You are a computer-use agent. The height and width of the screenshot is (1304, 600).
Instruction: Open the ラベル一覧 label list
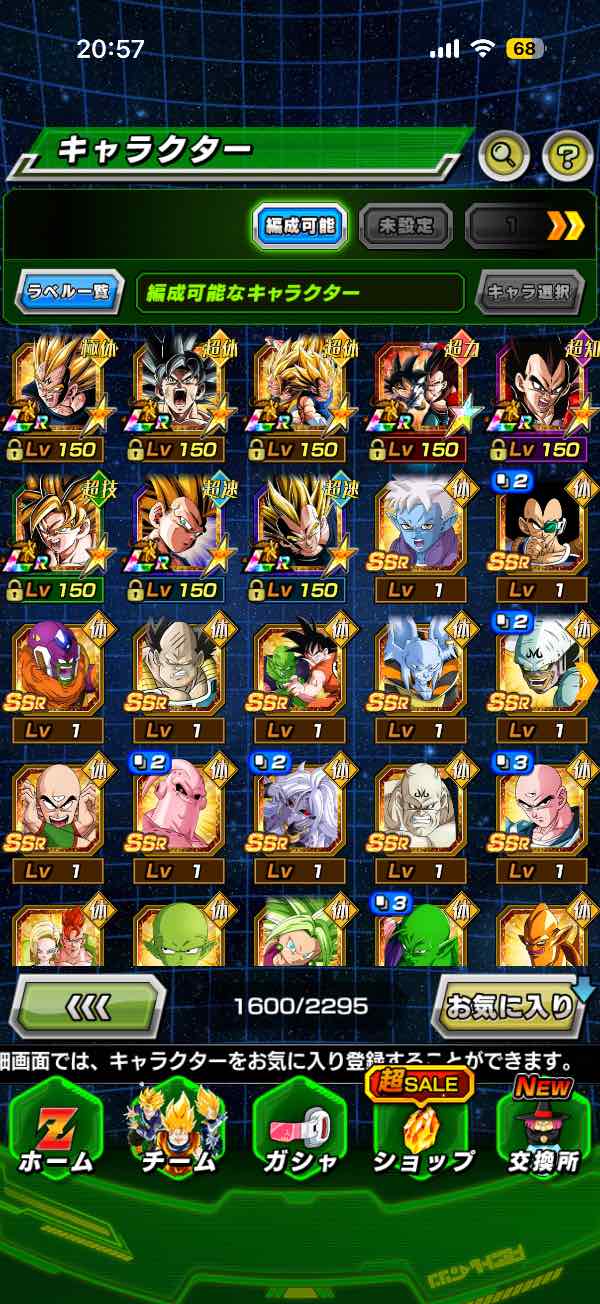pos(70,293)
